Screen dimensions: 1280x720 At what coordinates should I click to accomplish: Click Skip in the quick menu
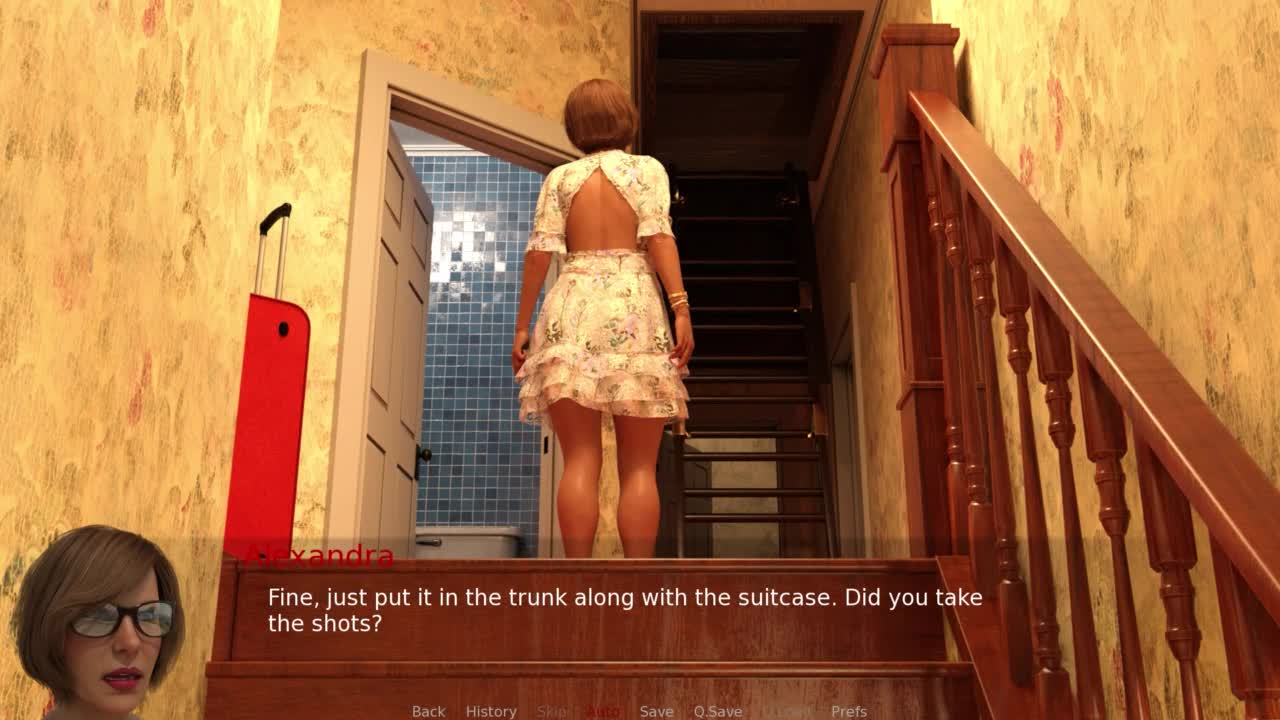click(551, 711)
